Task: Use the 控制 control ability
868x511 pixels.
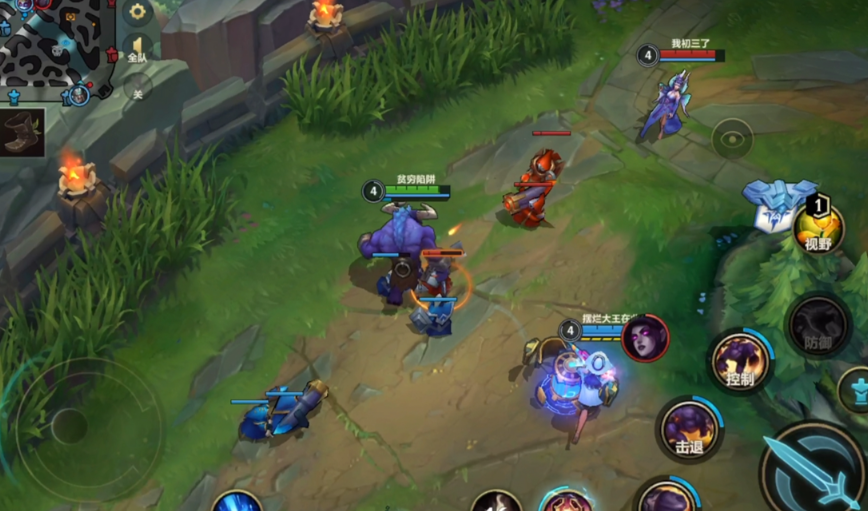Action: pos(740,362)
